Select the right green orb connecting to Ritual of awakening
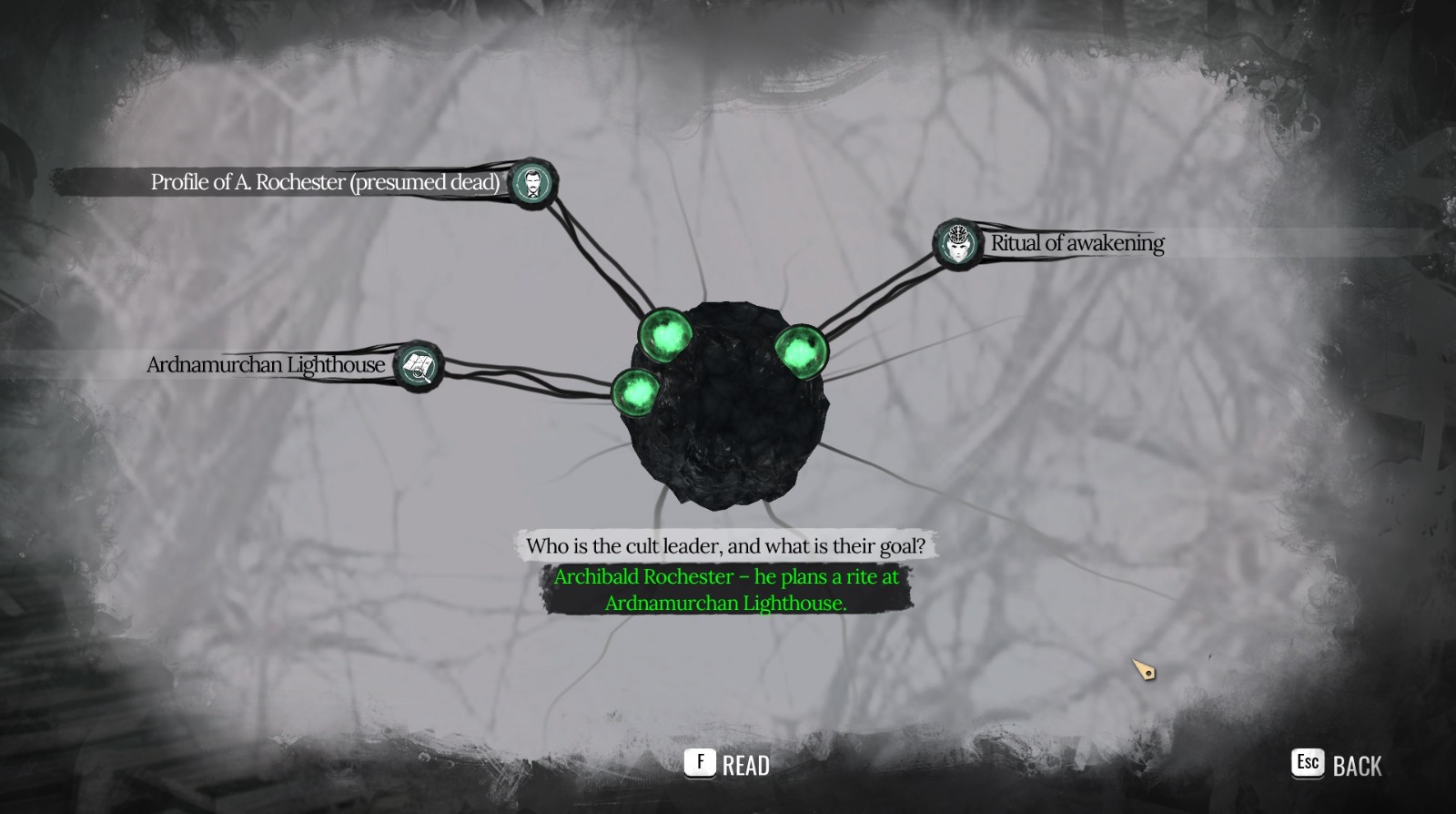This screenshot has height=814, width=1456. pyautogui.click(x=801, y=349)
